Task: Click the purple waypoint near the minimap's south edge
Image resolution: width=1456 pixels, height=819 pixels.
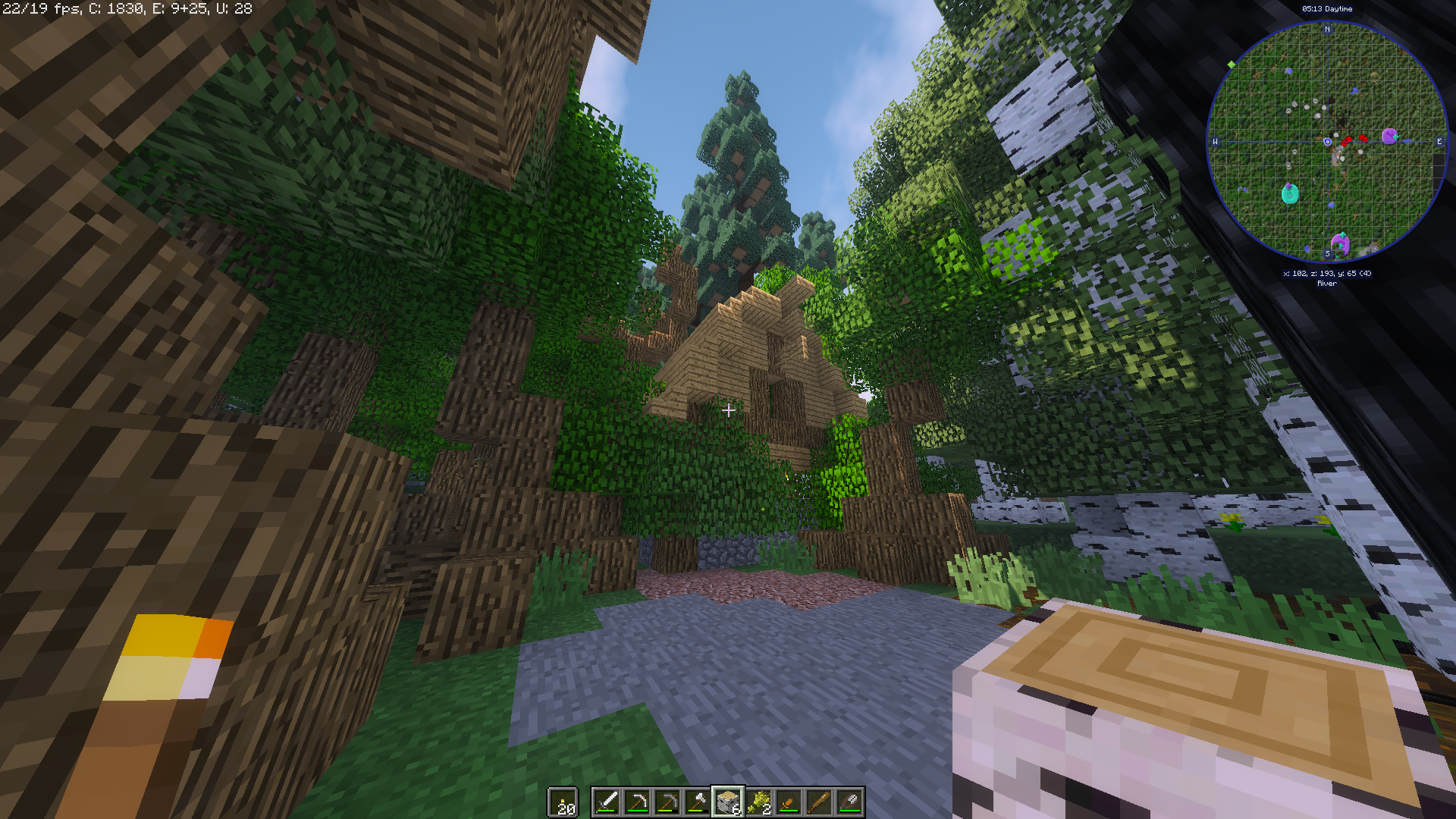Action: (1341, 243)
